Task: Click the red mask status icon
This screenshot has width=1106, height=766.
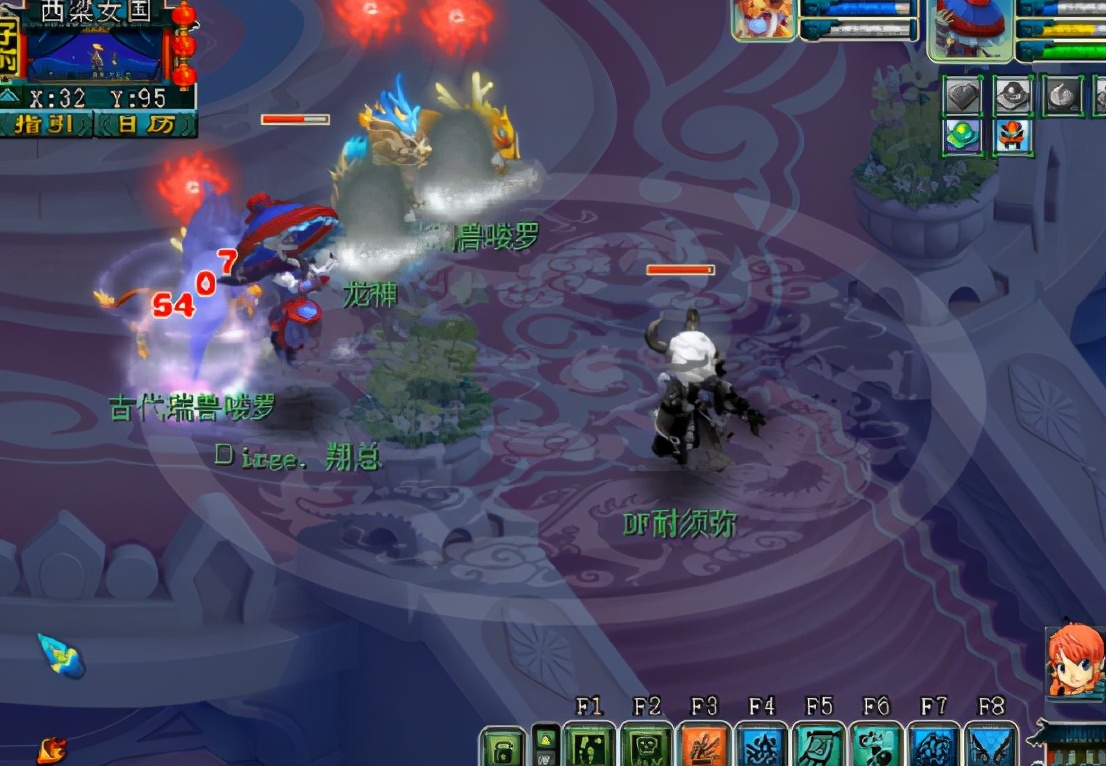Action: (1013, 136)
